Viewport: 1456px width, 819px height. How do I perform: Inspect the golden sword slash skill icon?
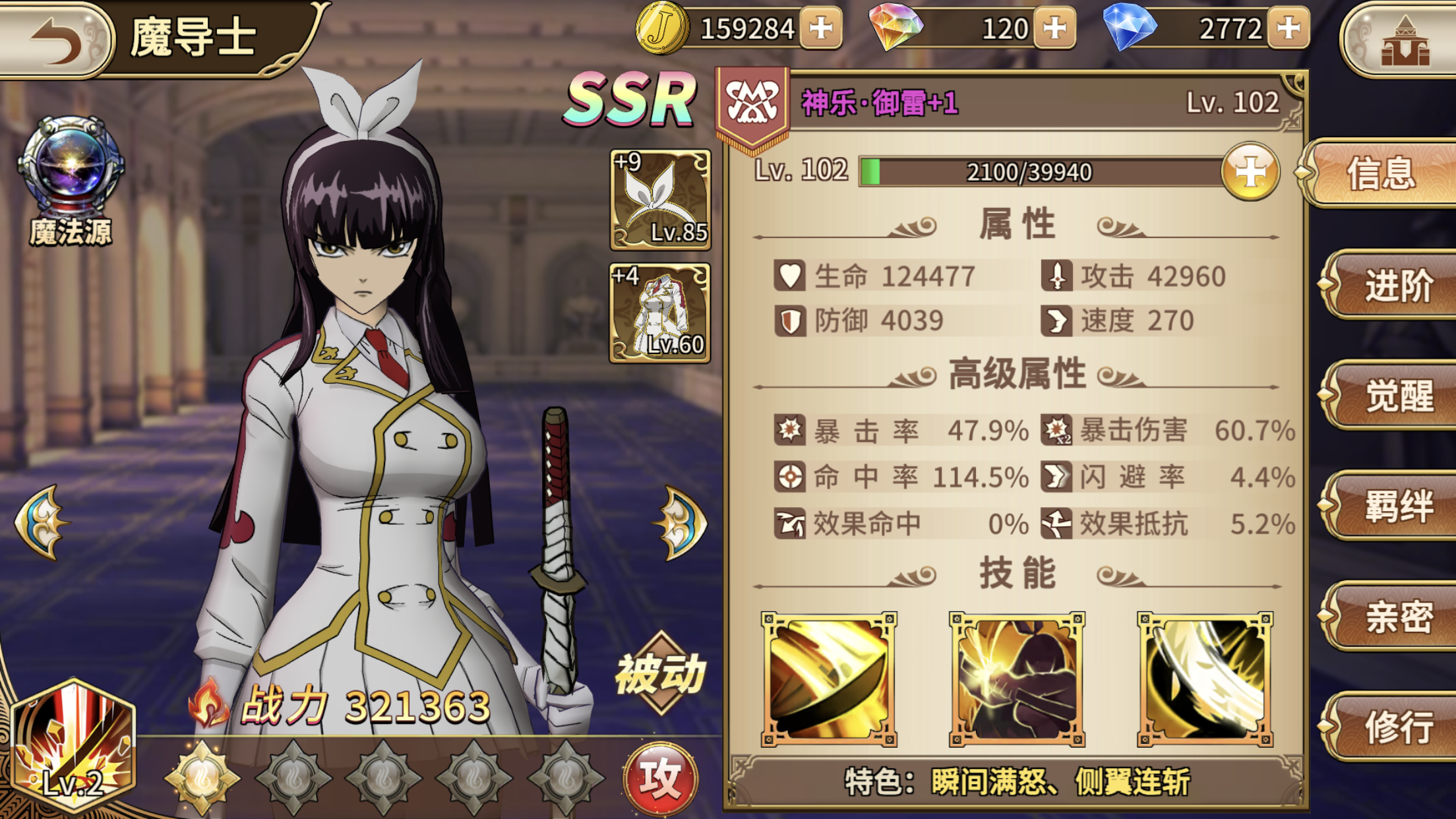[829, 679]
